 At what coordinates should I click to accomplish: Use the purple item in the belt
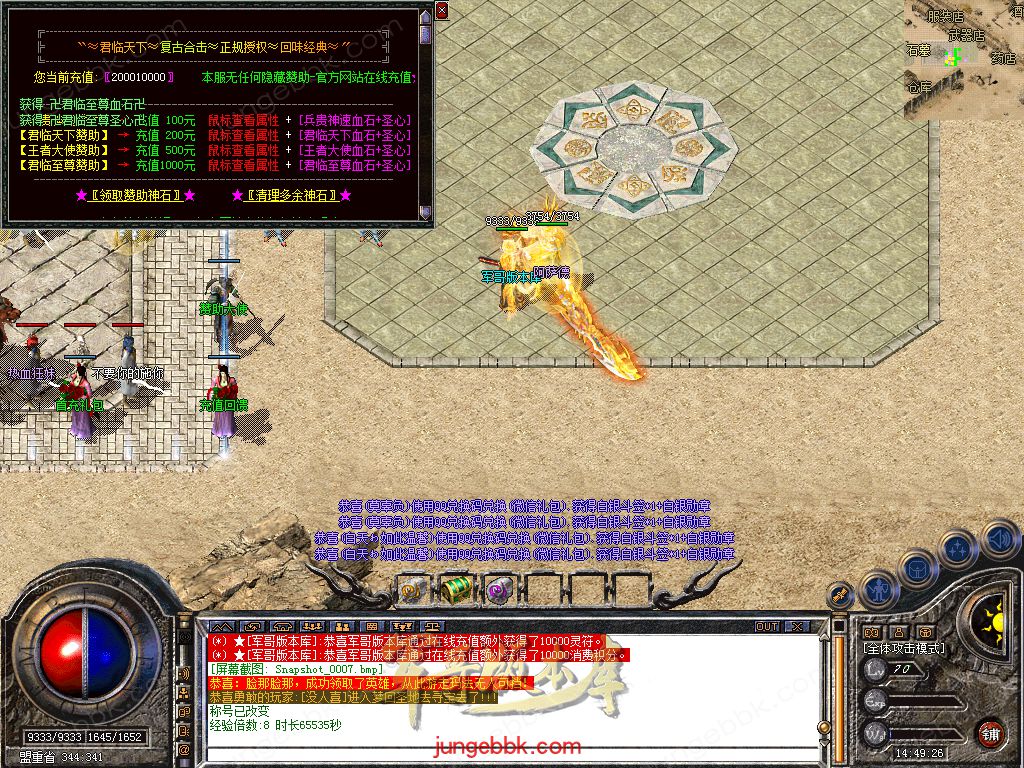(x=500, y=590)
